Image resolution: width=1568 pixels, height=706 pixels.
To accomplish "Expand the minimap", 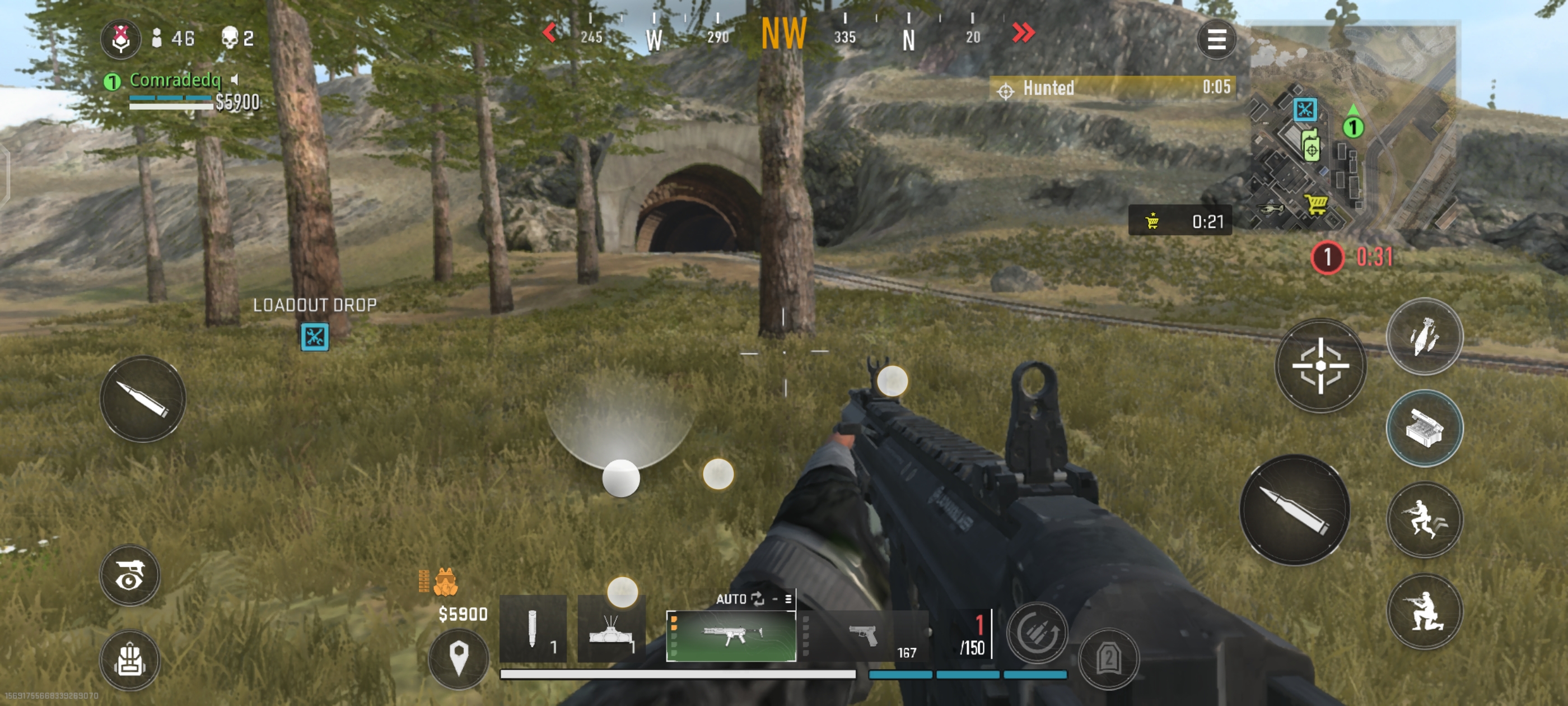I will (x=1351, y=128).
